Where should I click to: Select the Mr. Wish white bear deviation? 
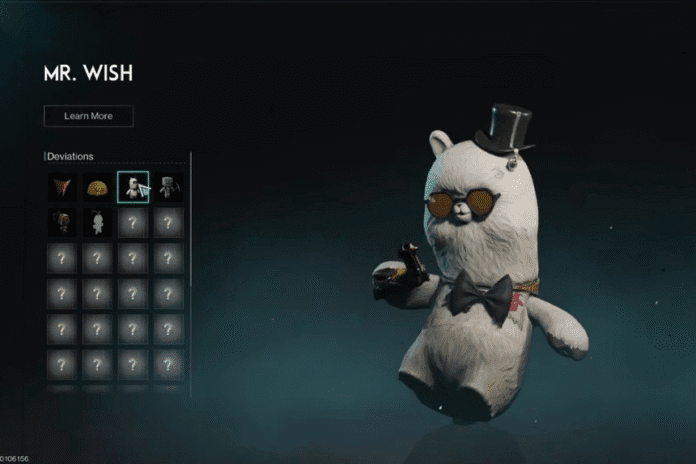point(132,187)
